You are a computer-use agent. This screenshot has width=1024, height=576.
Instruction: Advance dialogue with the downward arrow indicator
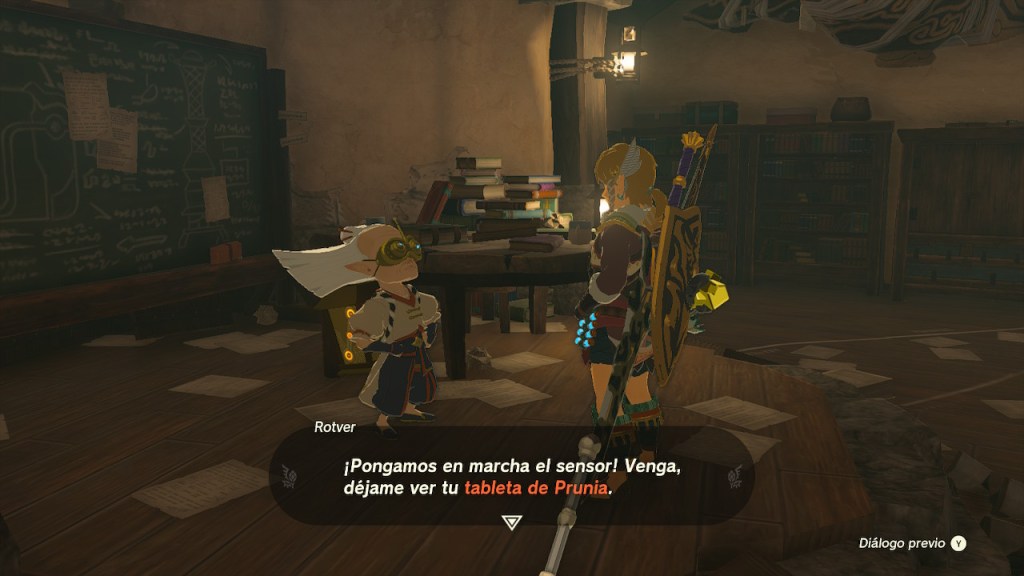click(511, 522)
